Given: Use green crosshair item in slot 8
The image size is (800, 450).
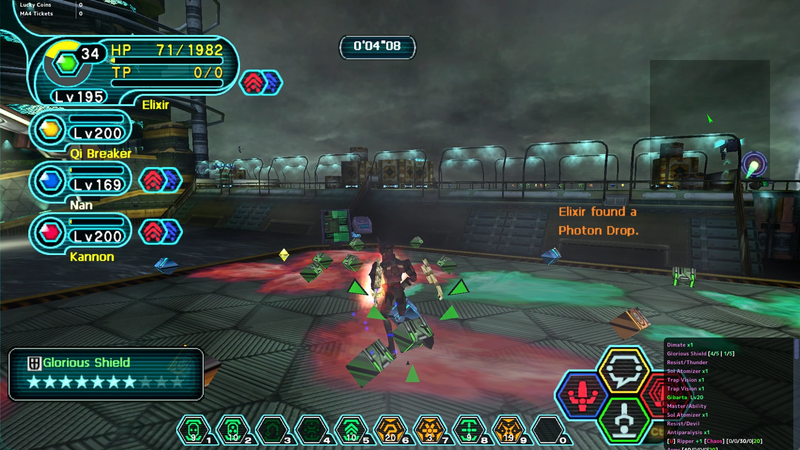Looking at the screenshot, I should [468, 431].
